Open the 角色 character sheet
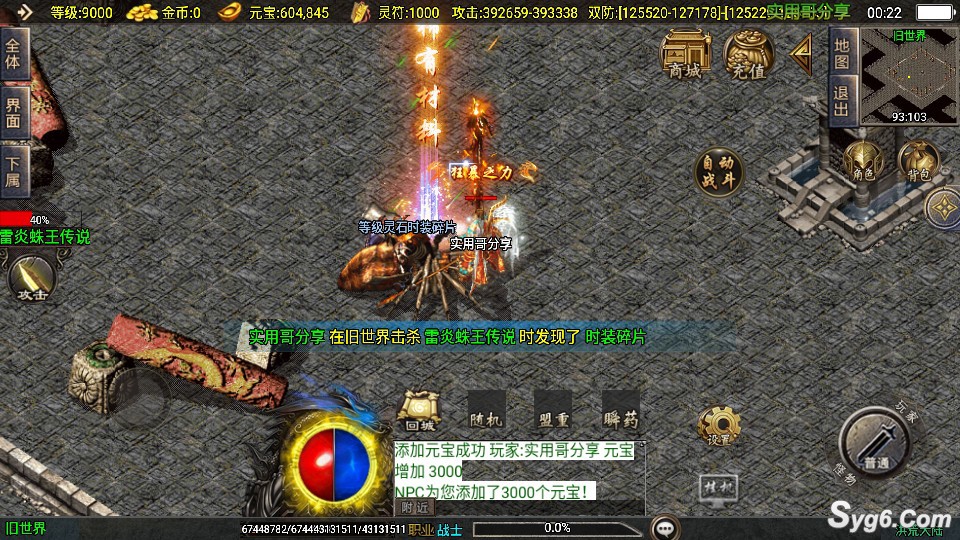This screenshot has height=540, width=960. pyautogui.click(x=862, y=162)
